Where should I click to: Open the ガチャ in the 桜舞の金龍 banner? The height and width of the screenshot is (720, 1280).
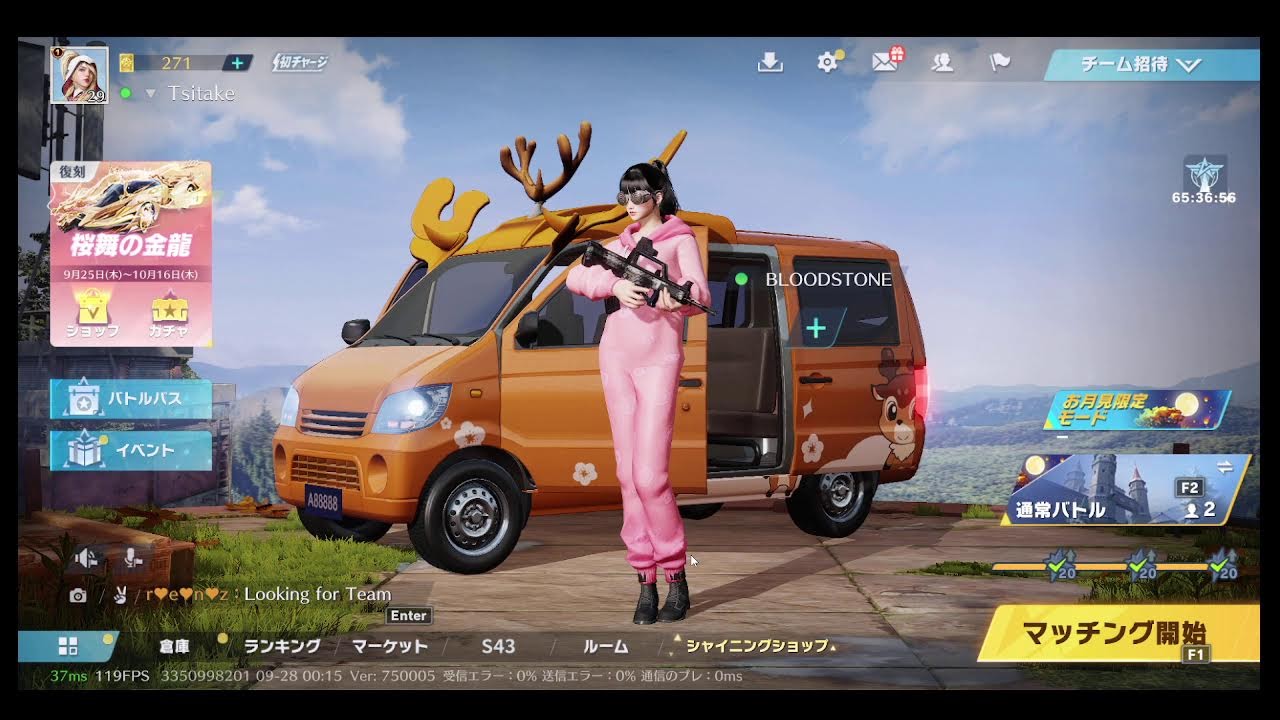(x=169, y=312)
